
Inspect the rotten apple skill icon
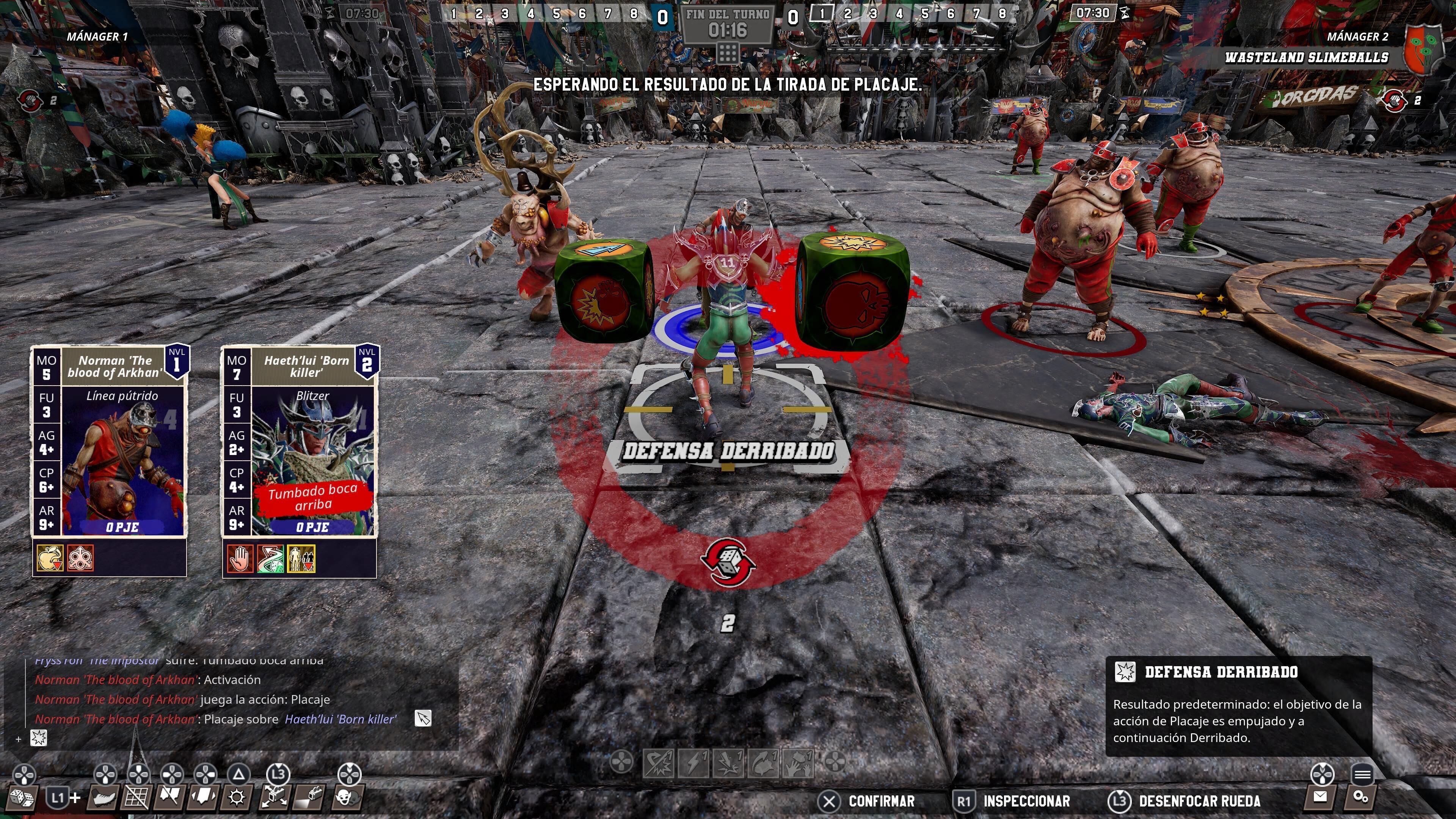coord(50,559)
